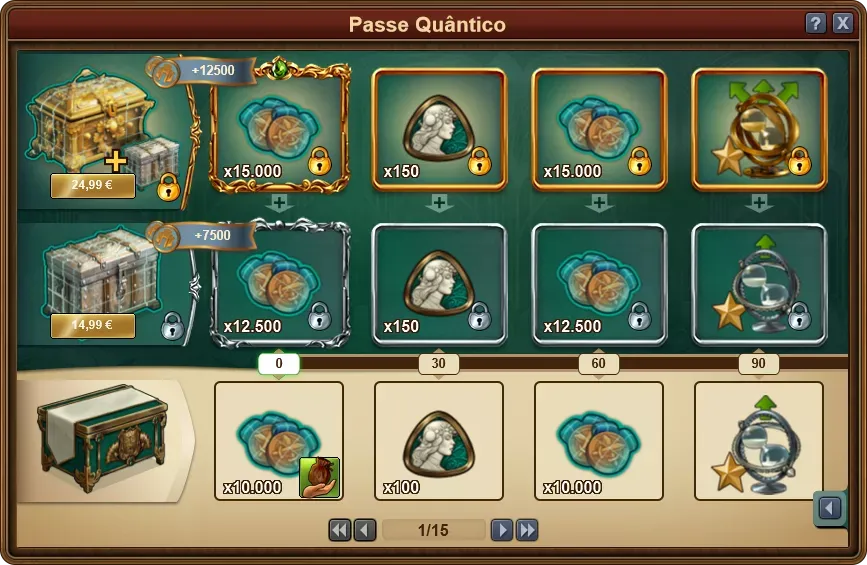The width and height of the screenshot is (867, 565).
Task: Select the free x100 medallion reward
Action: pos(438,441)
